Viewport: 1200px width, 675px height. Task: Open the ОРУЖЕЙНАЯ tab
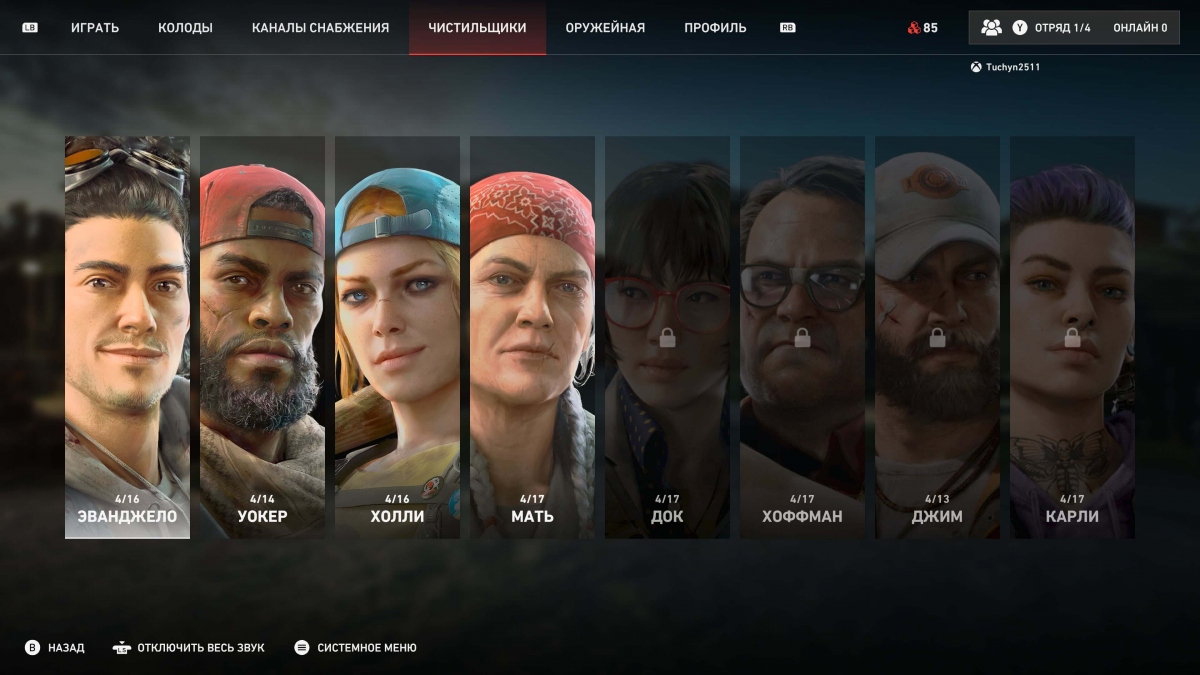pos(605,28)
